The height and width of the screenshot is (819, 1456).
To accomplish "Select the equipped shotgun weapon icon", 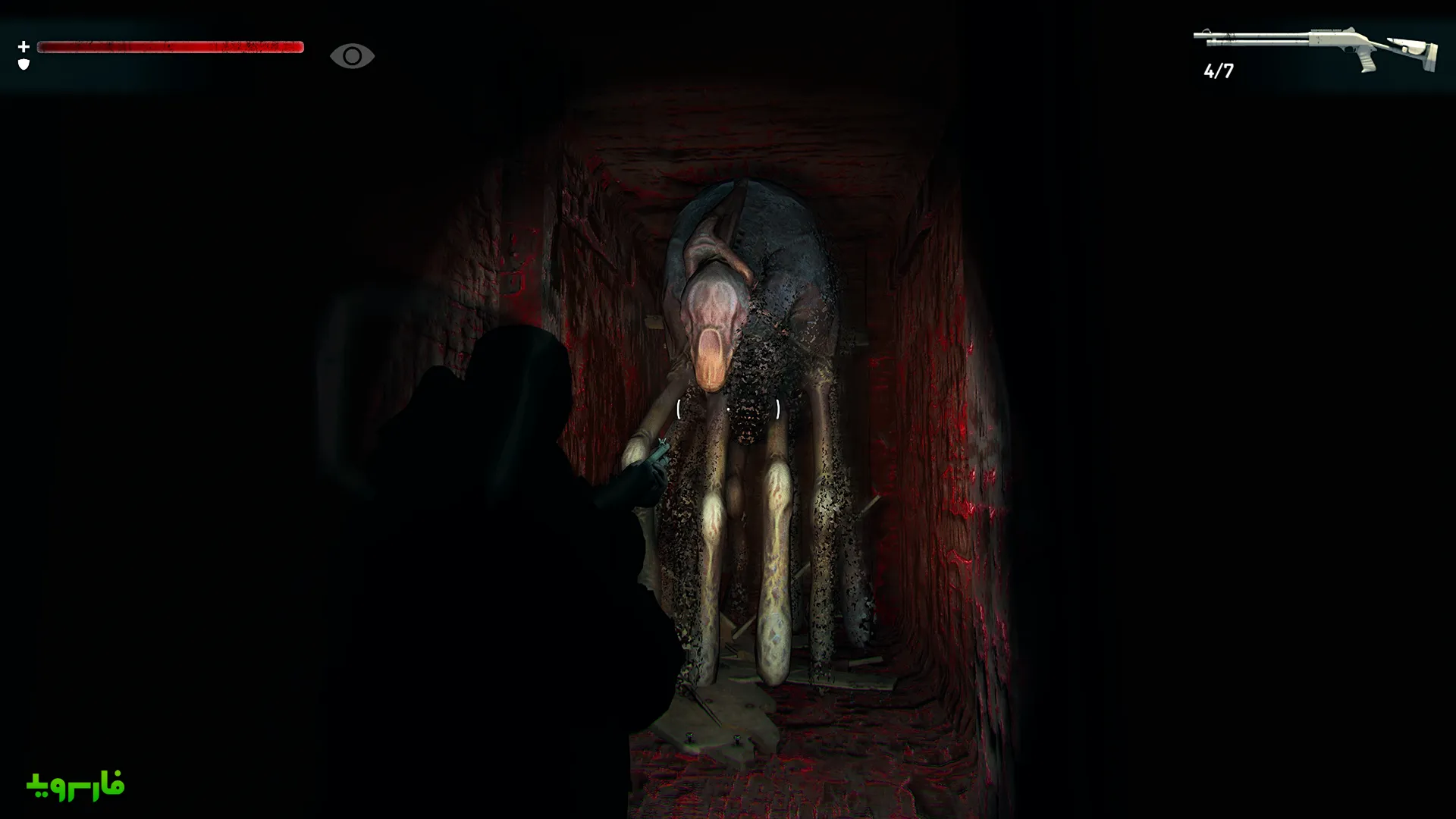I will [1315, 47].
